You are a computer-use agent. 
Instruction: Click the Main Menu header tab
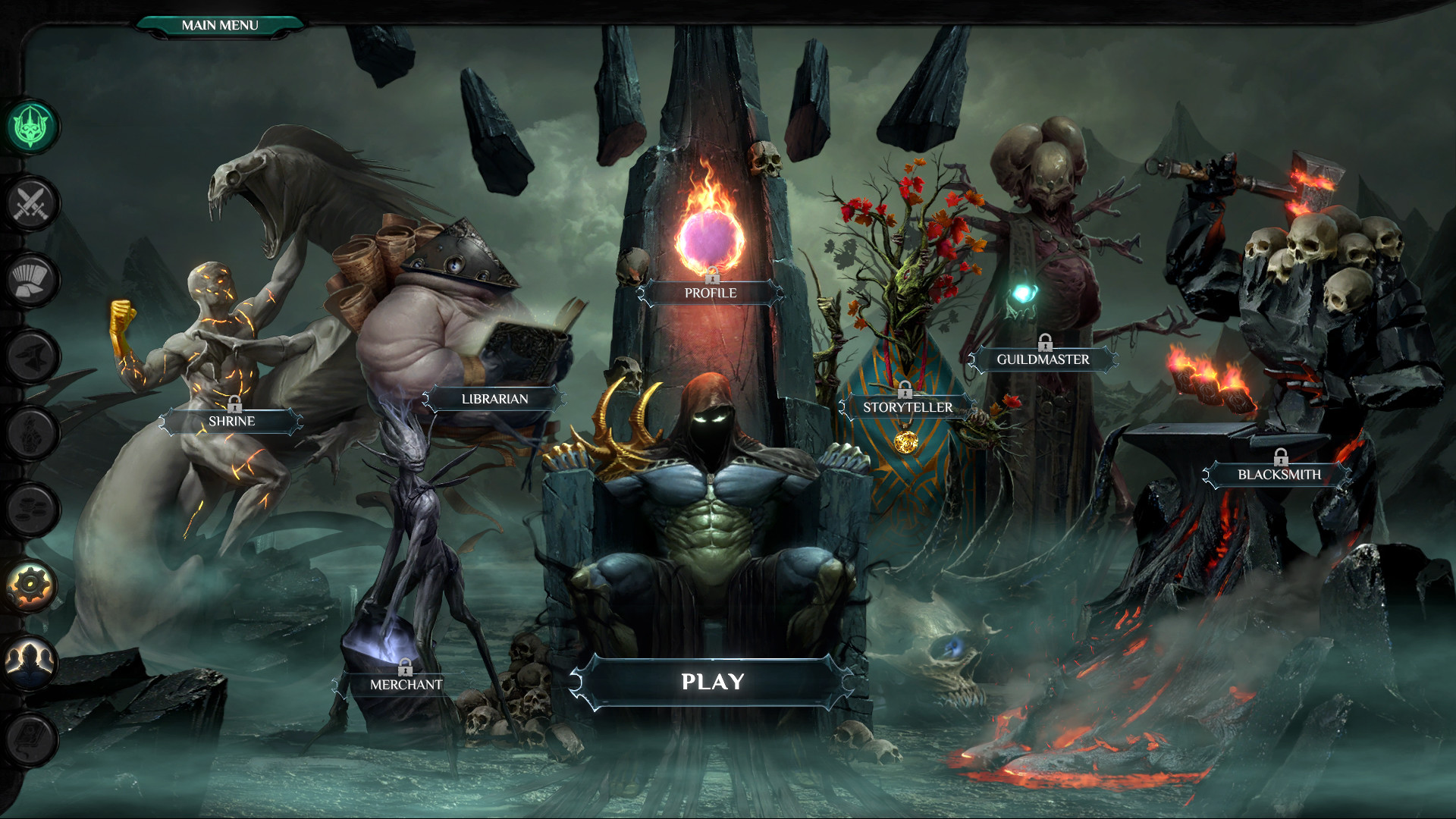point(220,25)
